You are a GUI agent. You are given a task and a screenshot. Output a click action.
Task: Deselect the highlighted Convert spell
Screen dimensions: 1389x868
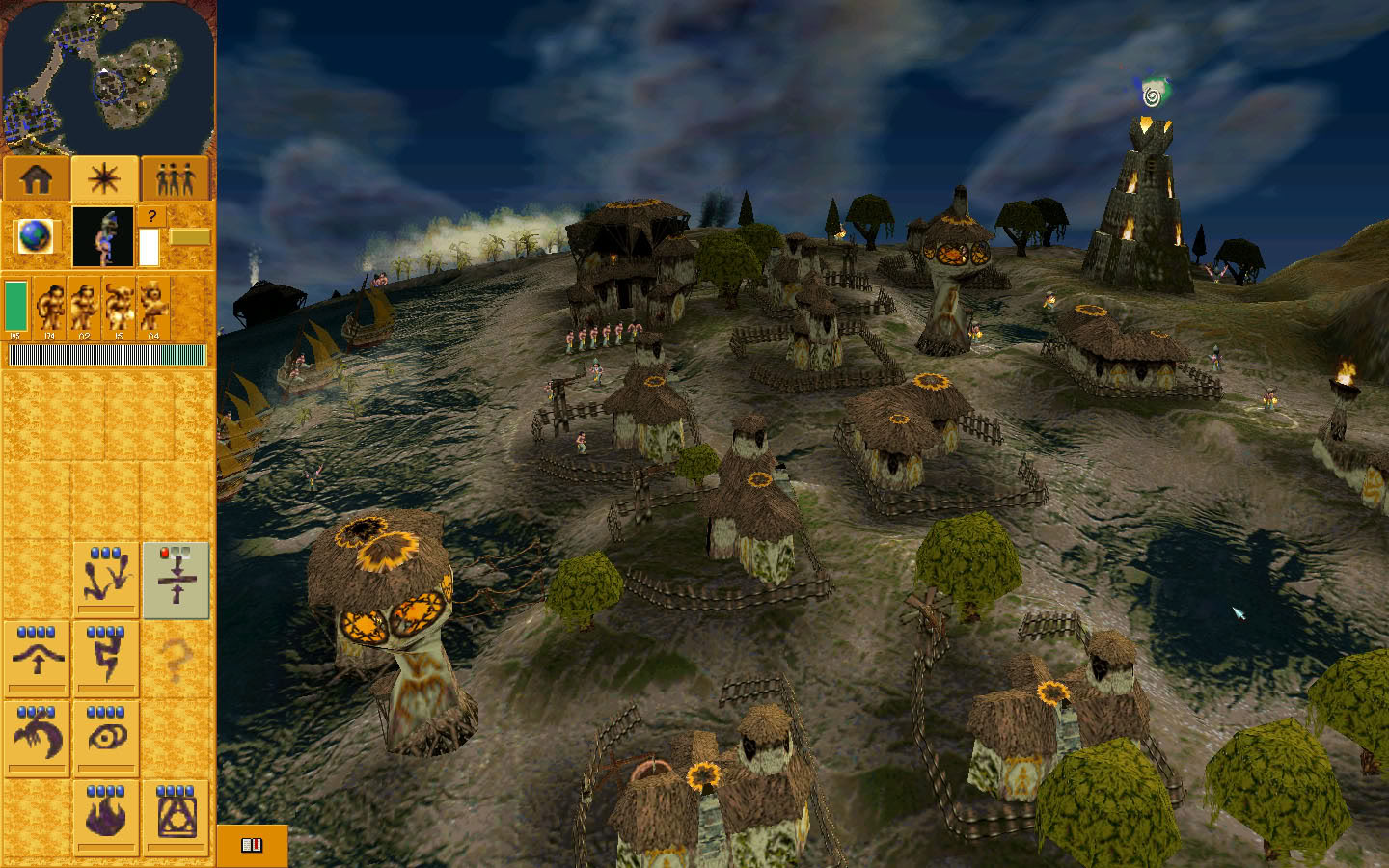[x=177, y=579]
